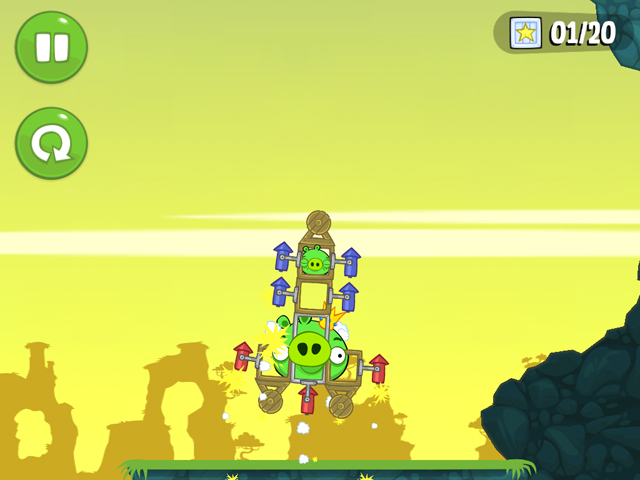Pause the game with the green button

(x=51, y=47)
